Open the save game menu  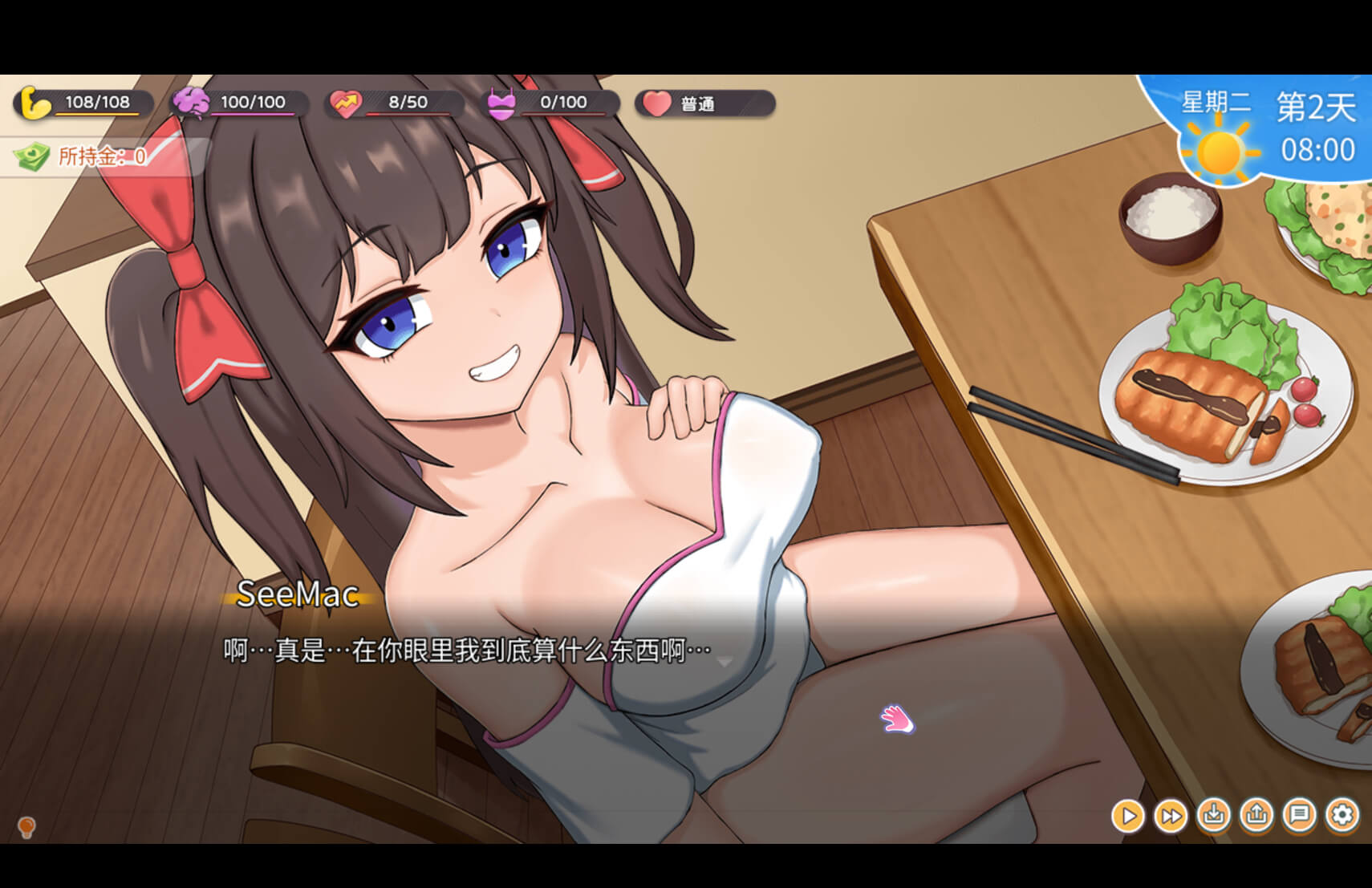[x=1213, y=816]
